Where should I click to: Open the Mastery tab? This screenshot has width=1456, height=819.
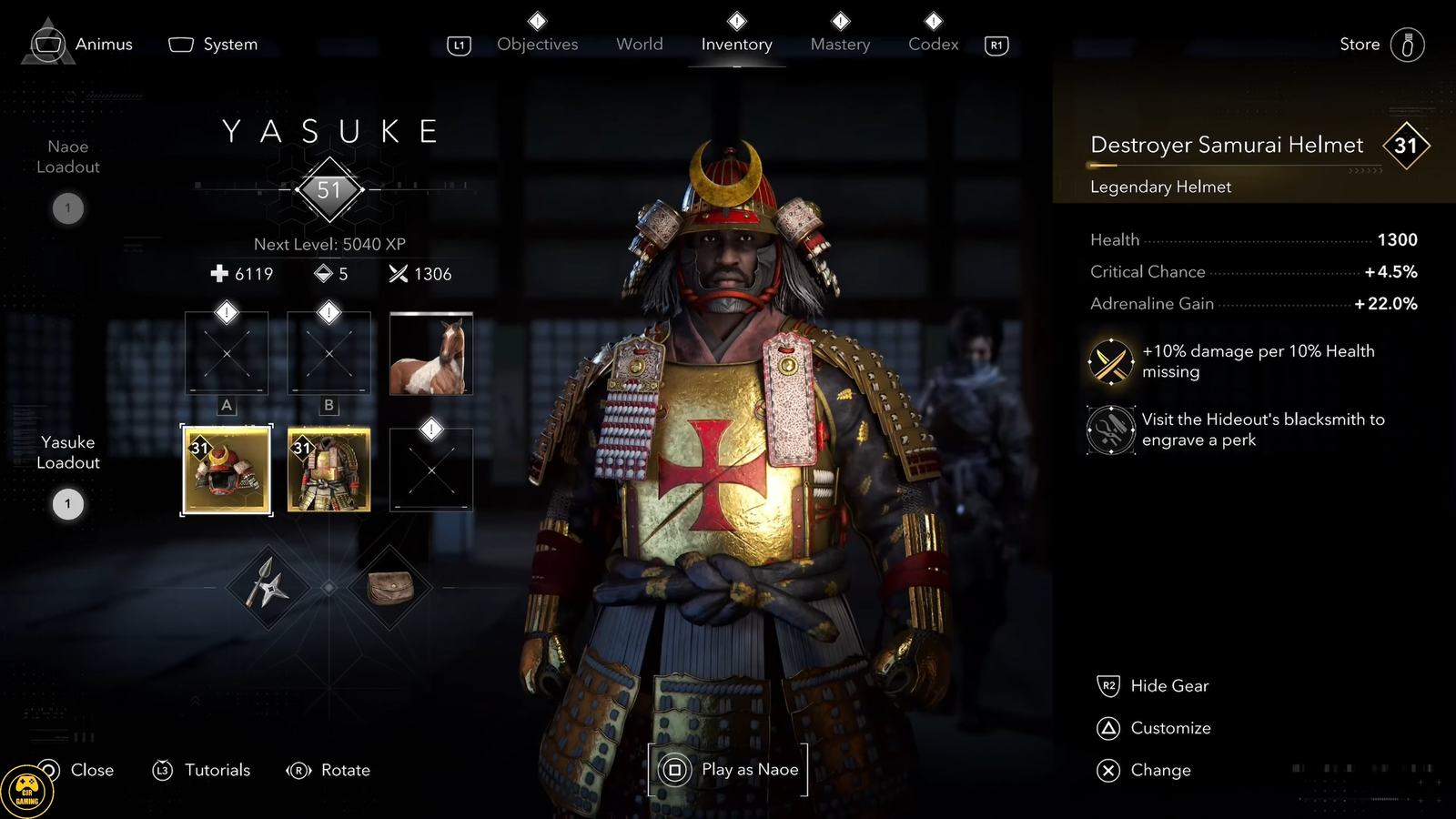[x=839, y=44]
